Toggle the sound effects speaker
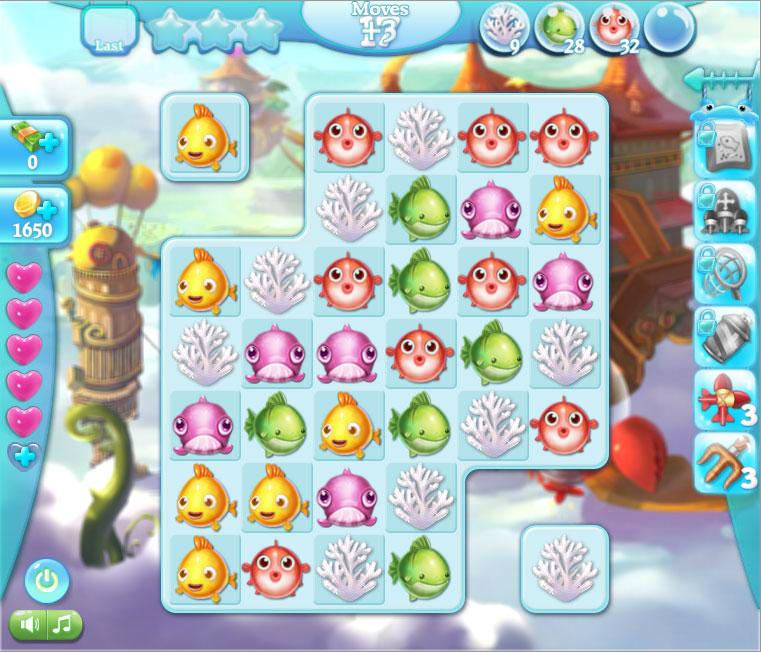Viewport: 761px width, 652px height. 30,625
